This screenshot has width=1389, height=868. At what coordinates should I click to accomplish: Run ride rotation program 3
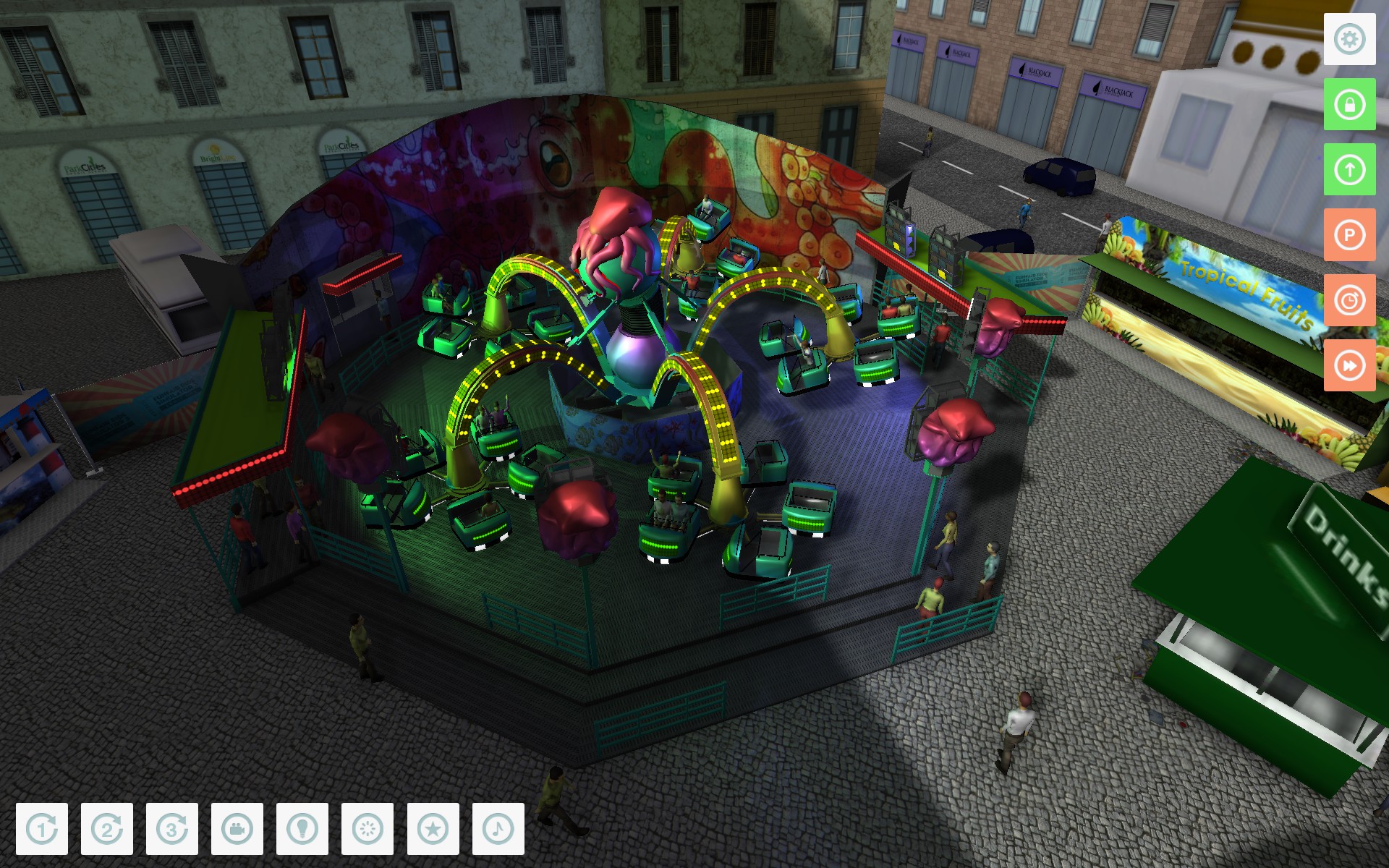171,829
